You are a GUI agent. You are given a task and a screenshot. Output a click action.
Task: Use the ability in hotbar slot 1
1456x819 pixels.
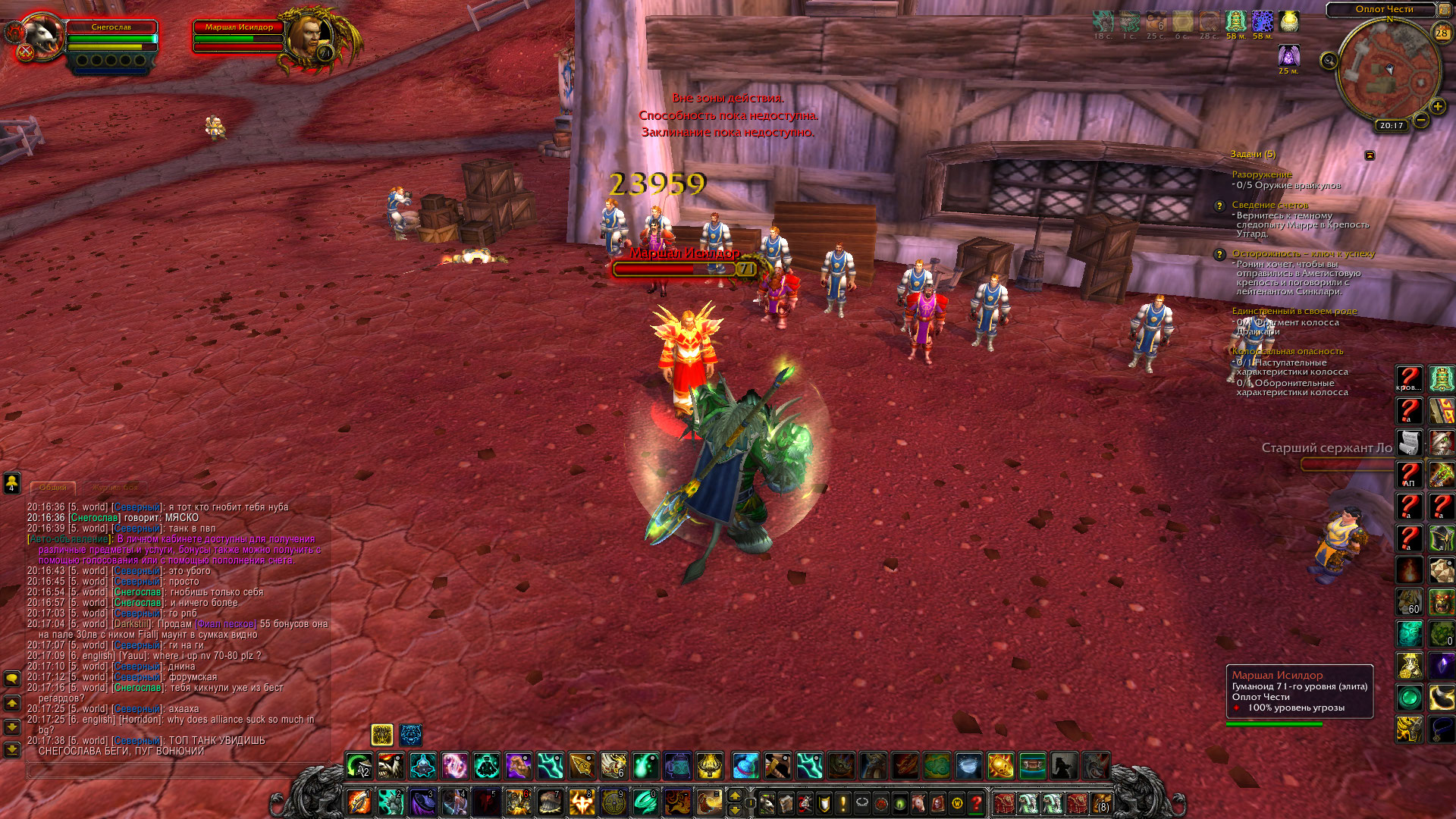tap(359, 802)
